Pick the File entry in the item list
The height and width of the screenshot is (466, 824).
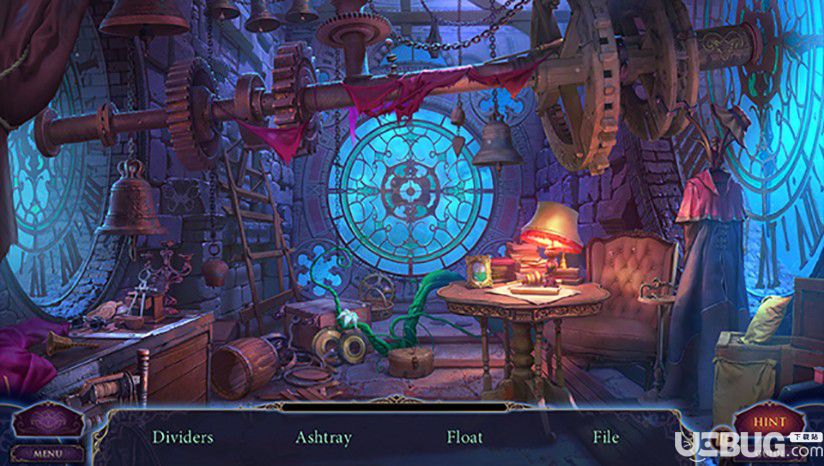[605, 437]
